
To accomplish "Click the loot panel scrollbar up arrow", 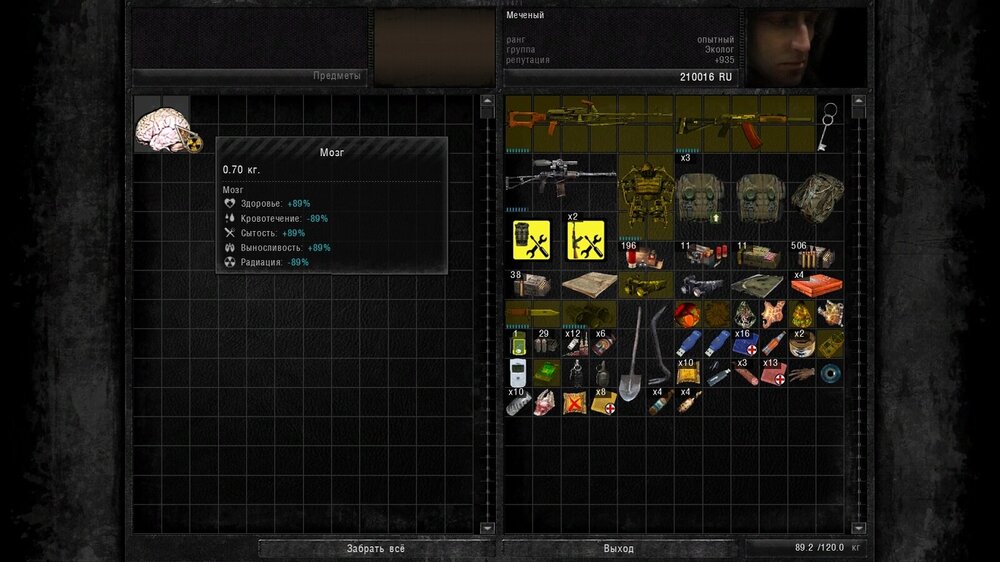I will (487, 100).
